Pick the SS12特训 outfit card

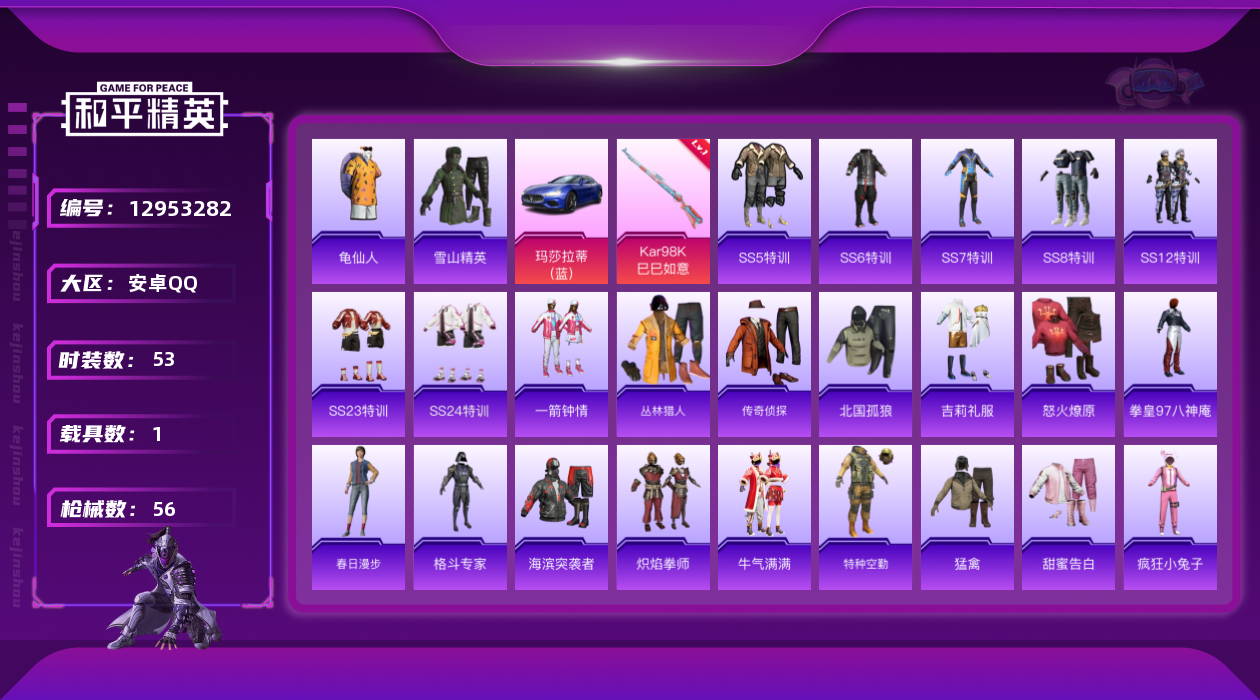click(x=1170, y=211)
